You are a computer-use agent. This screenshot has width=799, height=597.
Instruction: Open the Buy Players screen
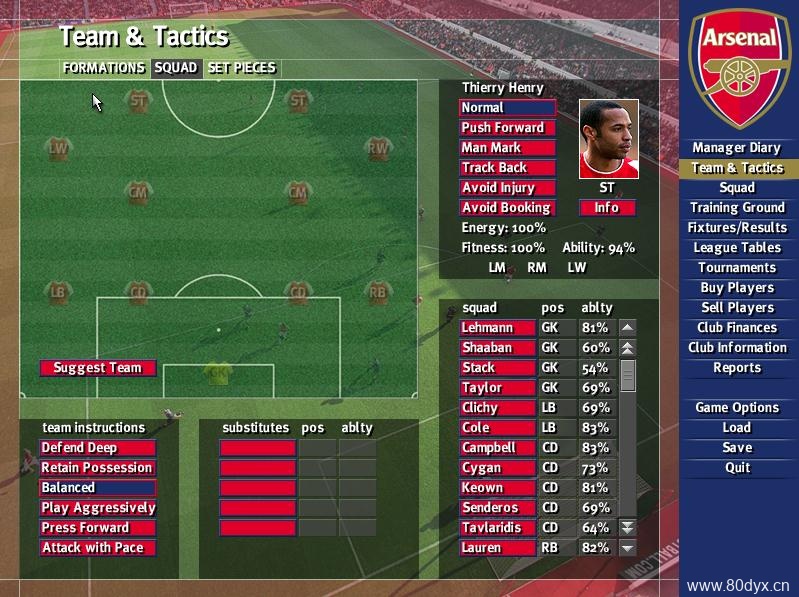coord(737,288)
